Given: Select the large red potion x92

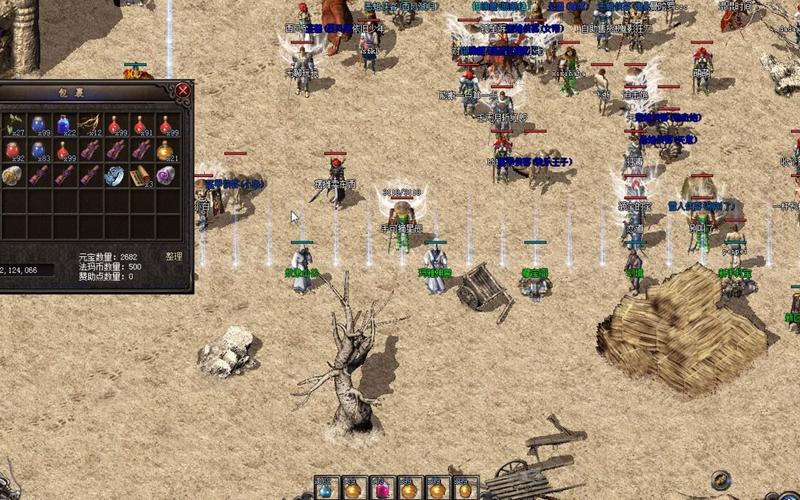Looking at the screenshot, I should point(14,150).
